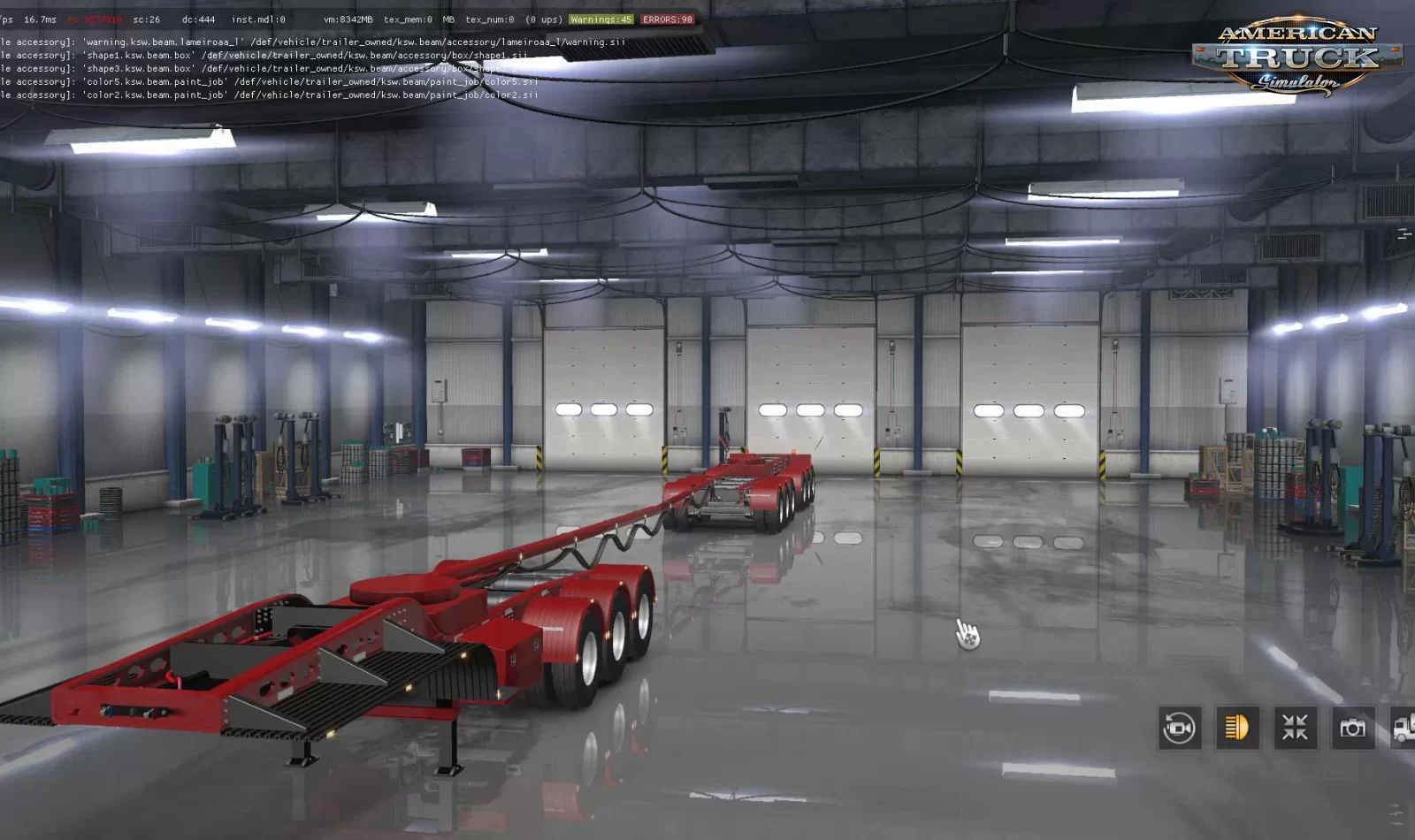Screen dimensions: 1415x840
Task: Open the screenshot camera tool
Action: (1351, 729)
